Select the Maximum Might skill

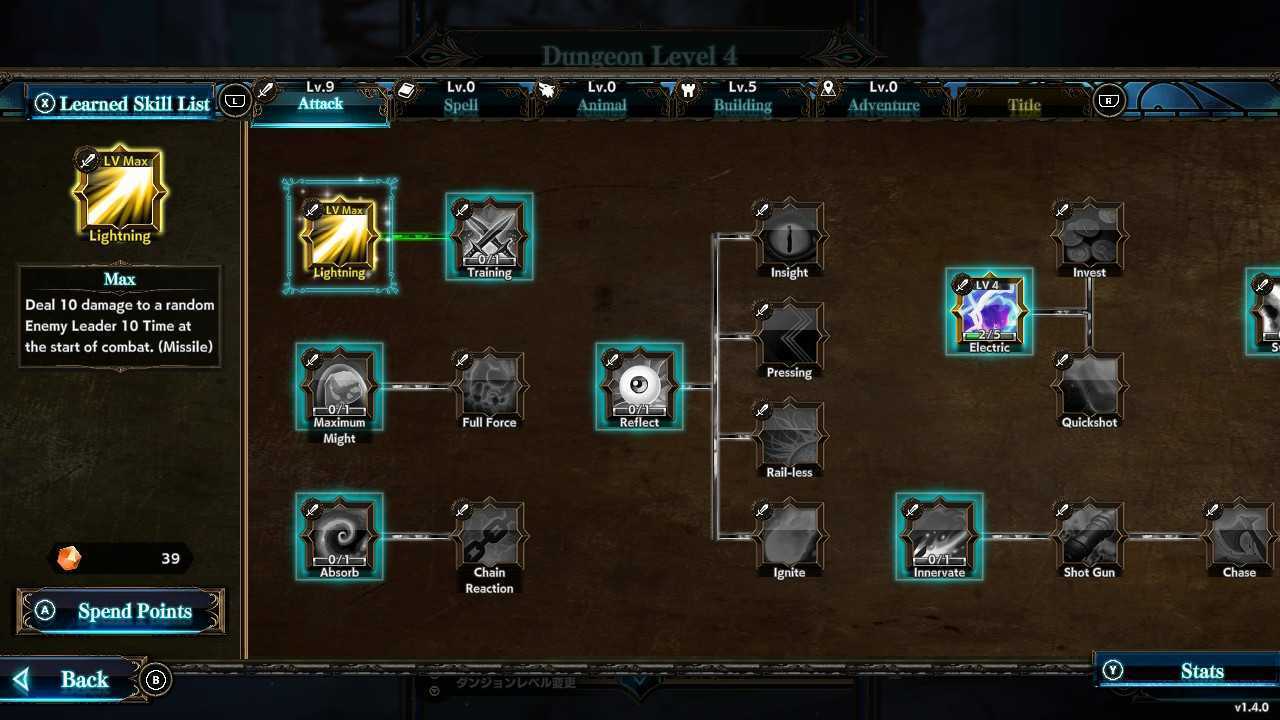point(338,385)
